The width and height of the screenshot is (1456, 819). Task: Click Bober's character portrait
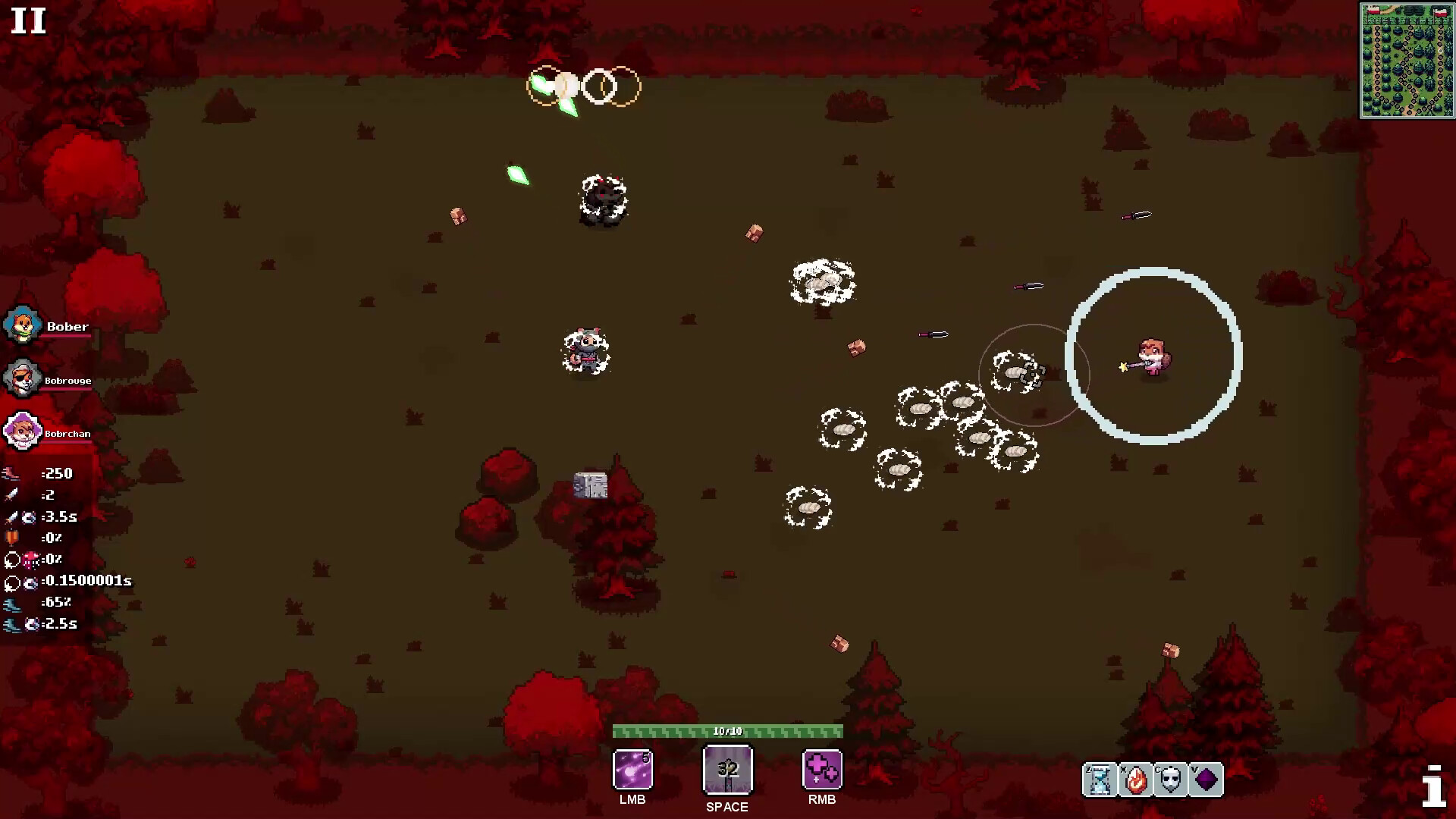click(22, 326)
